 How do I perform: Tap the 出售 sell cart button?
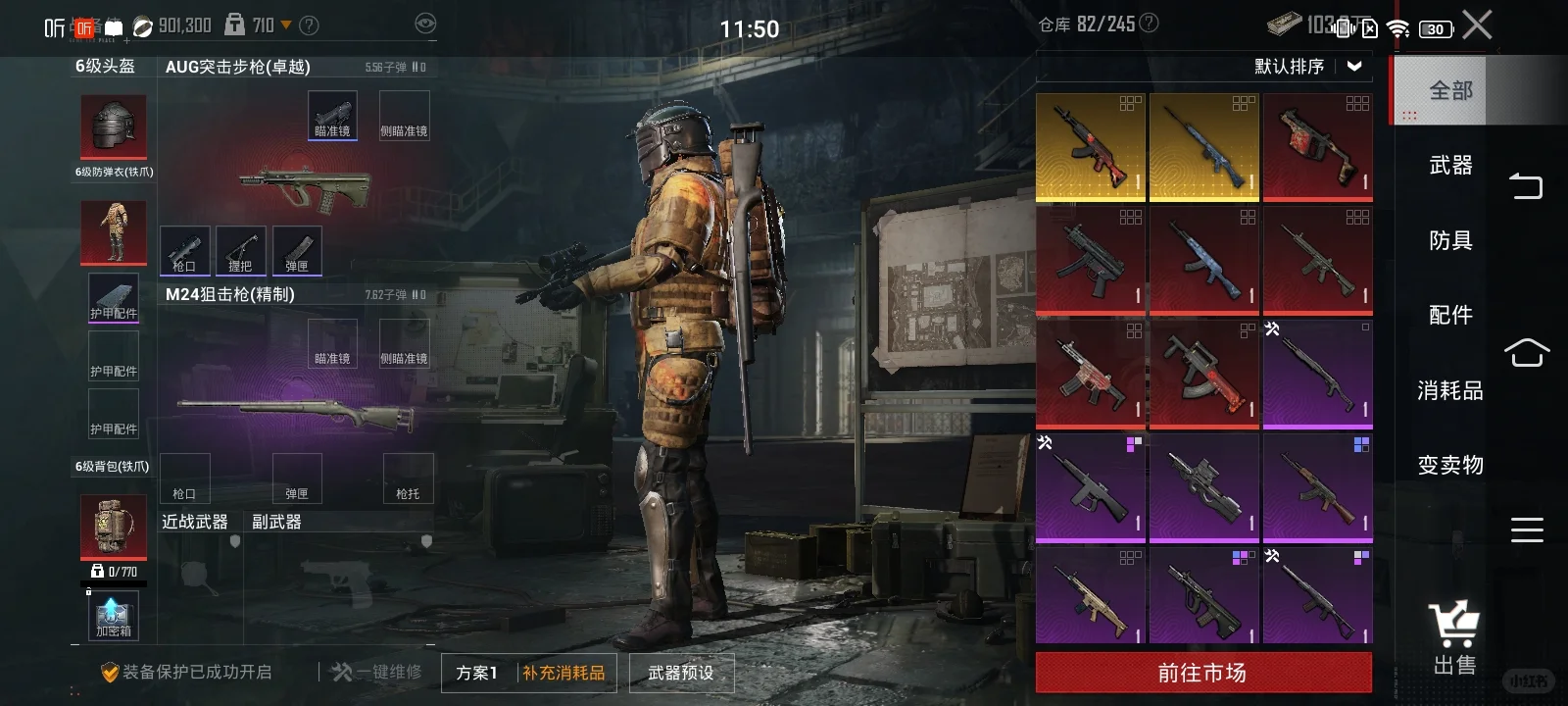pos(1454,638)
